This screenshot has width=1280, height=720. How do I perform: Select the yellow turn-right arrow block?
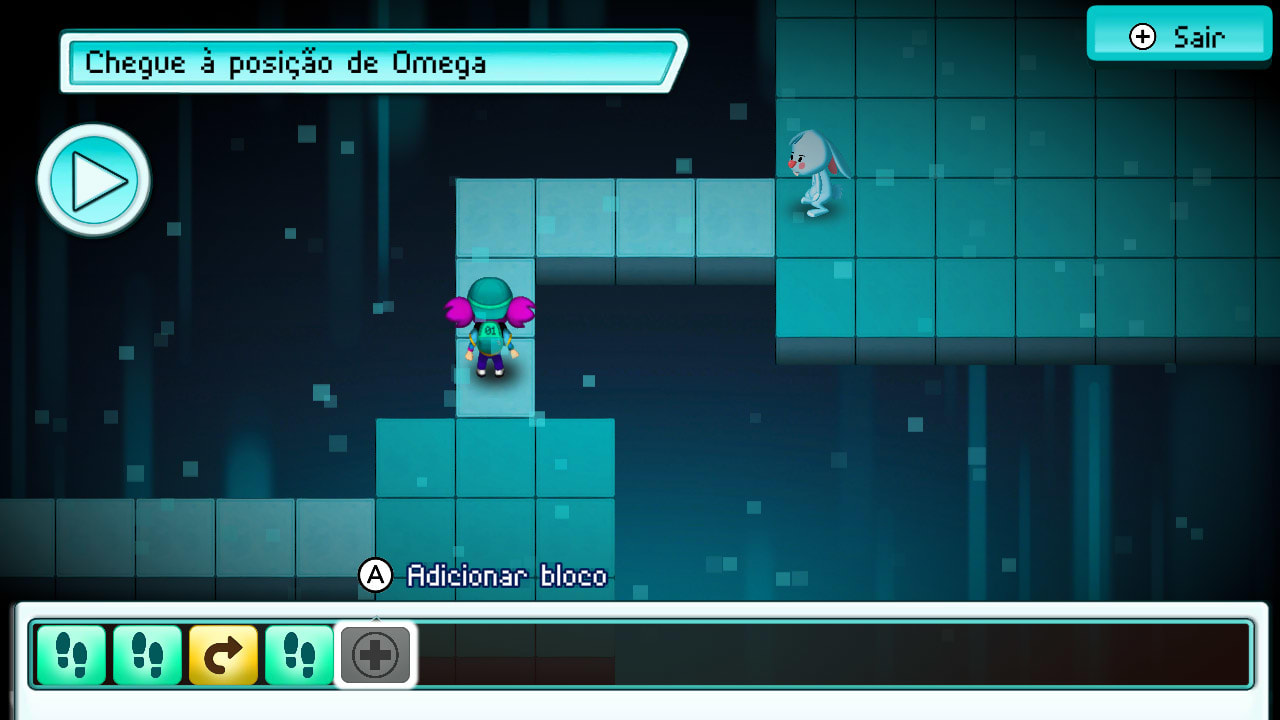tap(224, 655)
